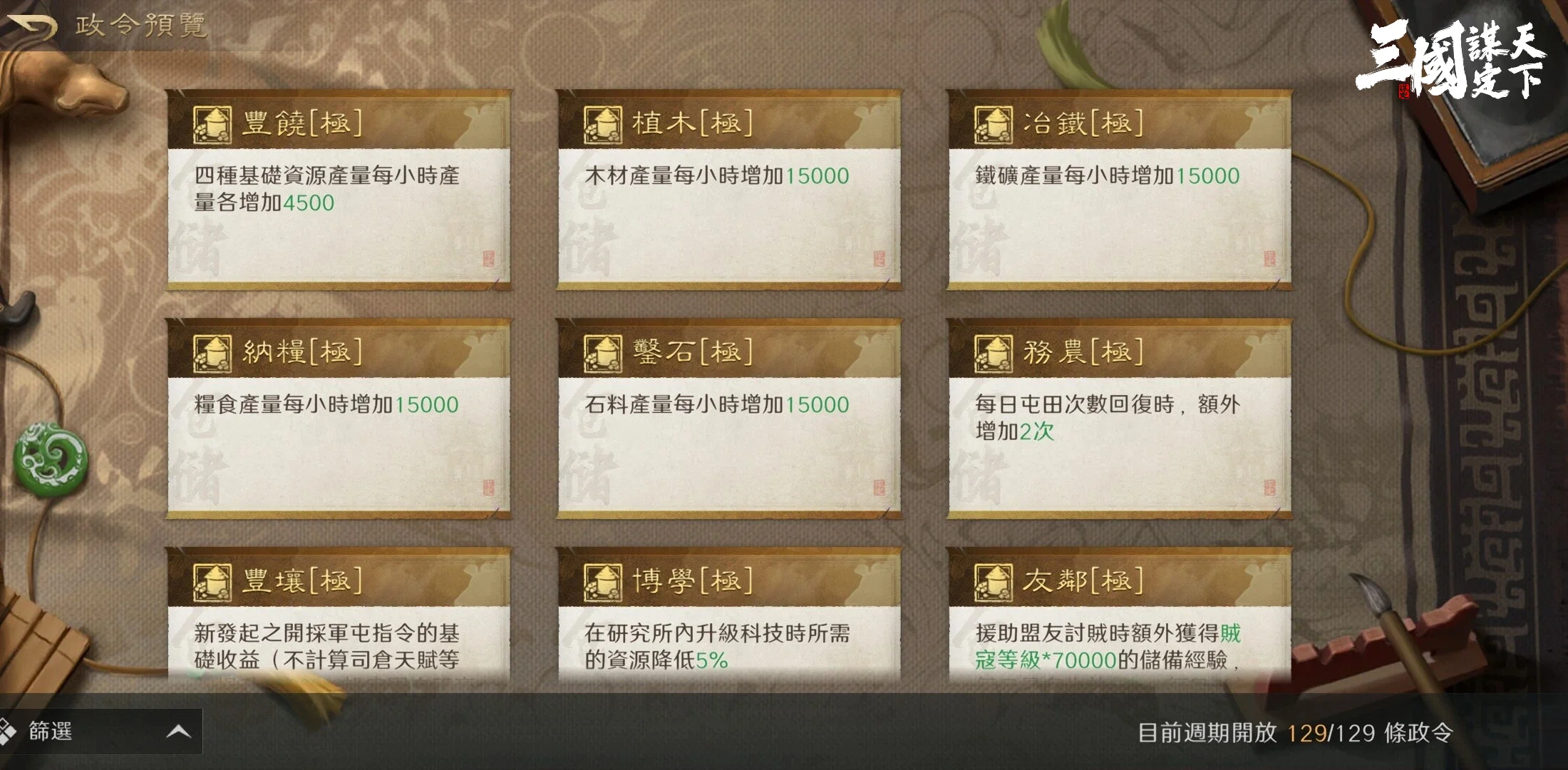
Task: Go back using the arrow button
Action: coord(31,27)
